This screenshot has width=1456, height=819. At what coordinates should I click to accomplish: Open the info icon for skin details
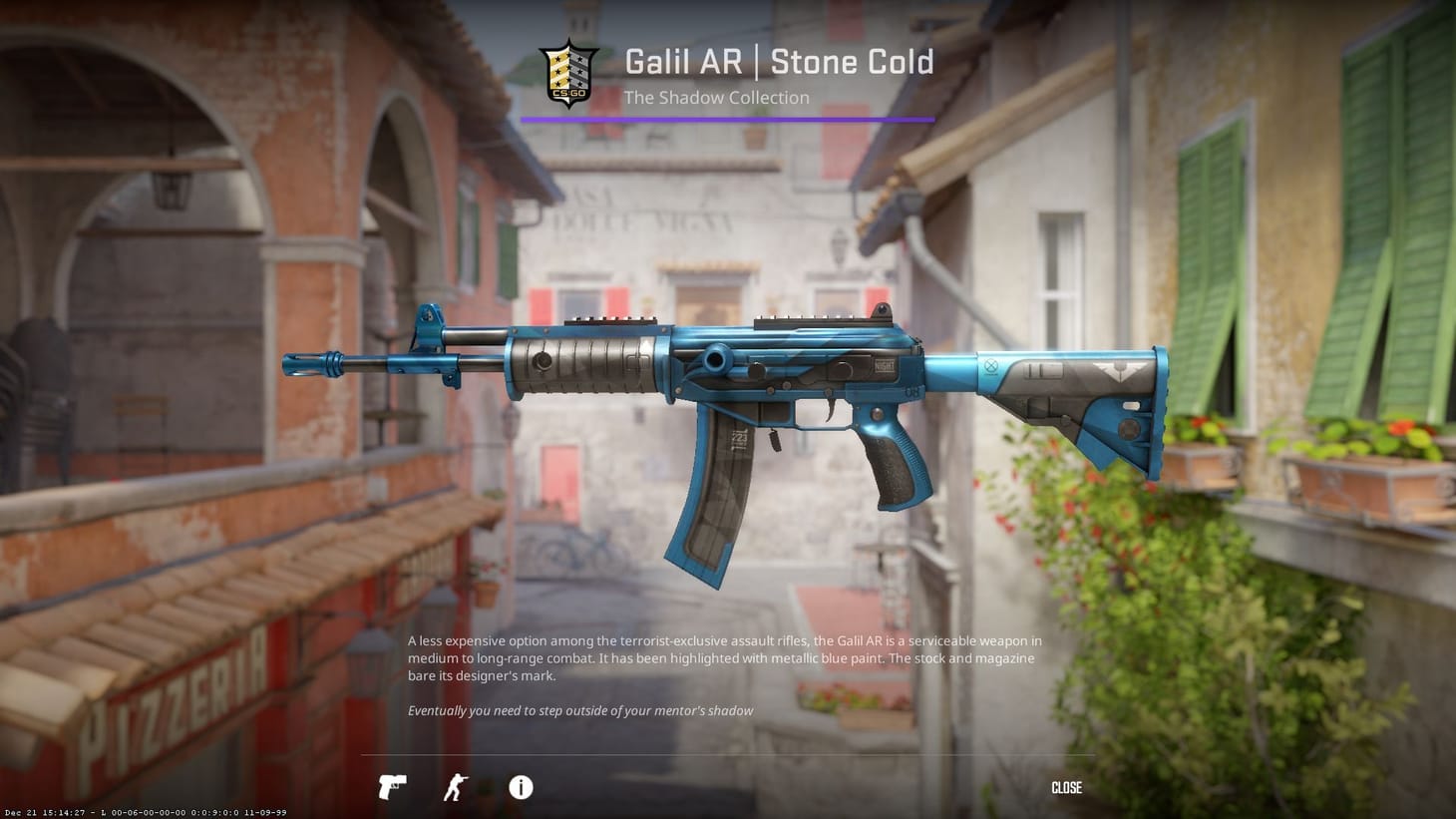pos(520,788)
